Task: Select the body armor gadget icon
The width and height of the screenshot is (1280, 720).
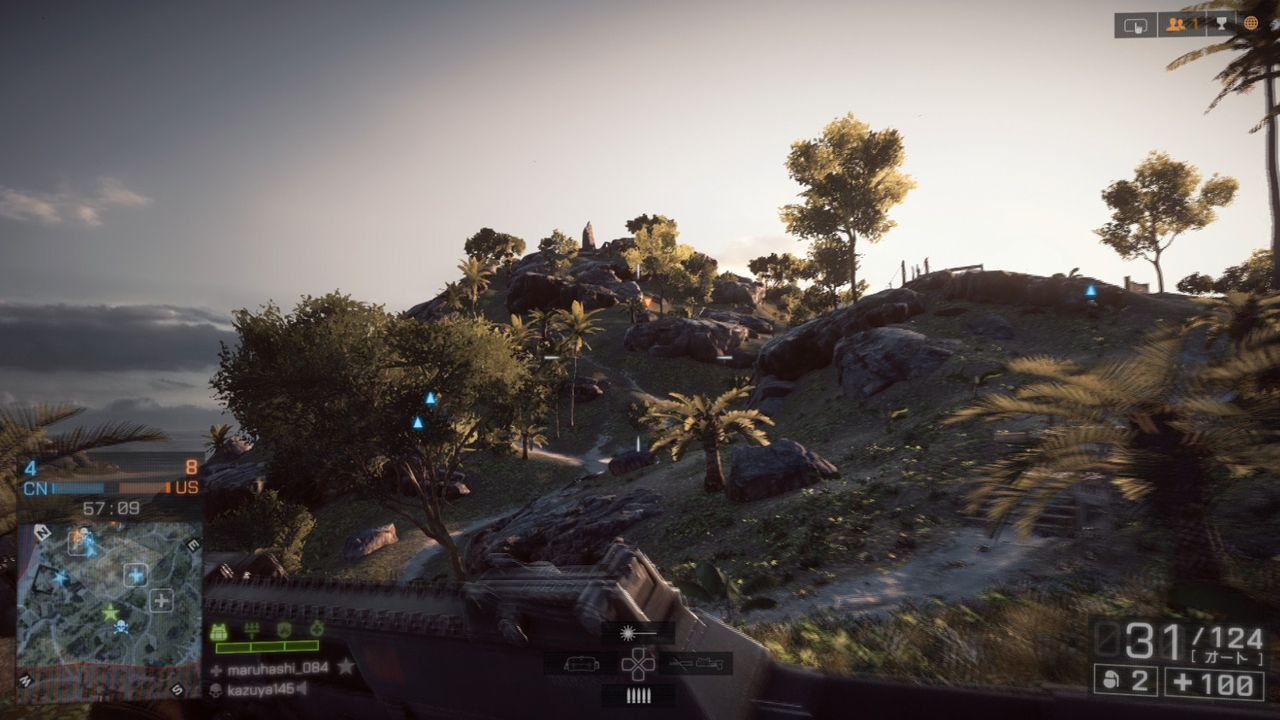Action: (219, 631)
